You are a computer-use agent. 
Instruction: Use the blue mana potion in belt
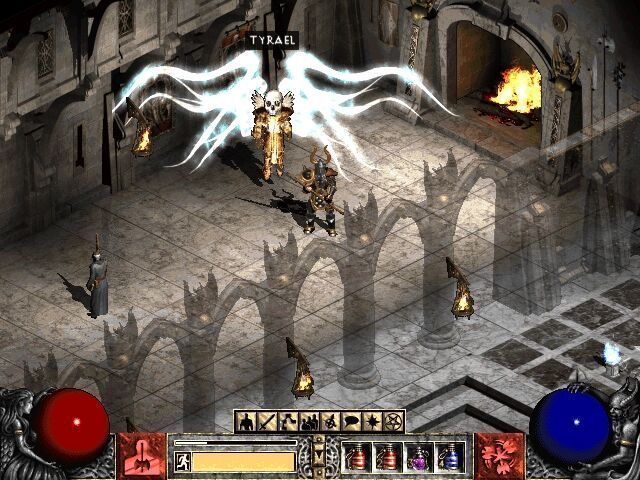pyautogui.click(x=451, y=457)
